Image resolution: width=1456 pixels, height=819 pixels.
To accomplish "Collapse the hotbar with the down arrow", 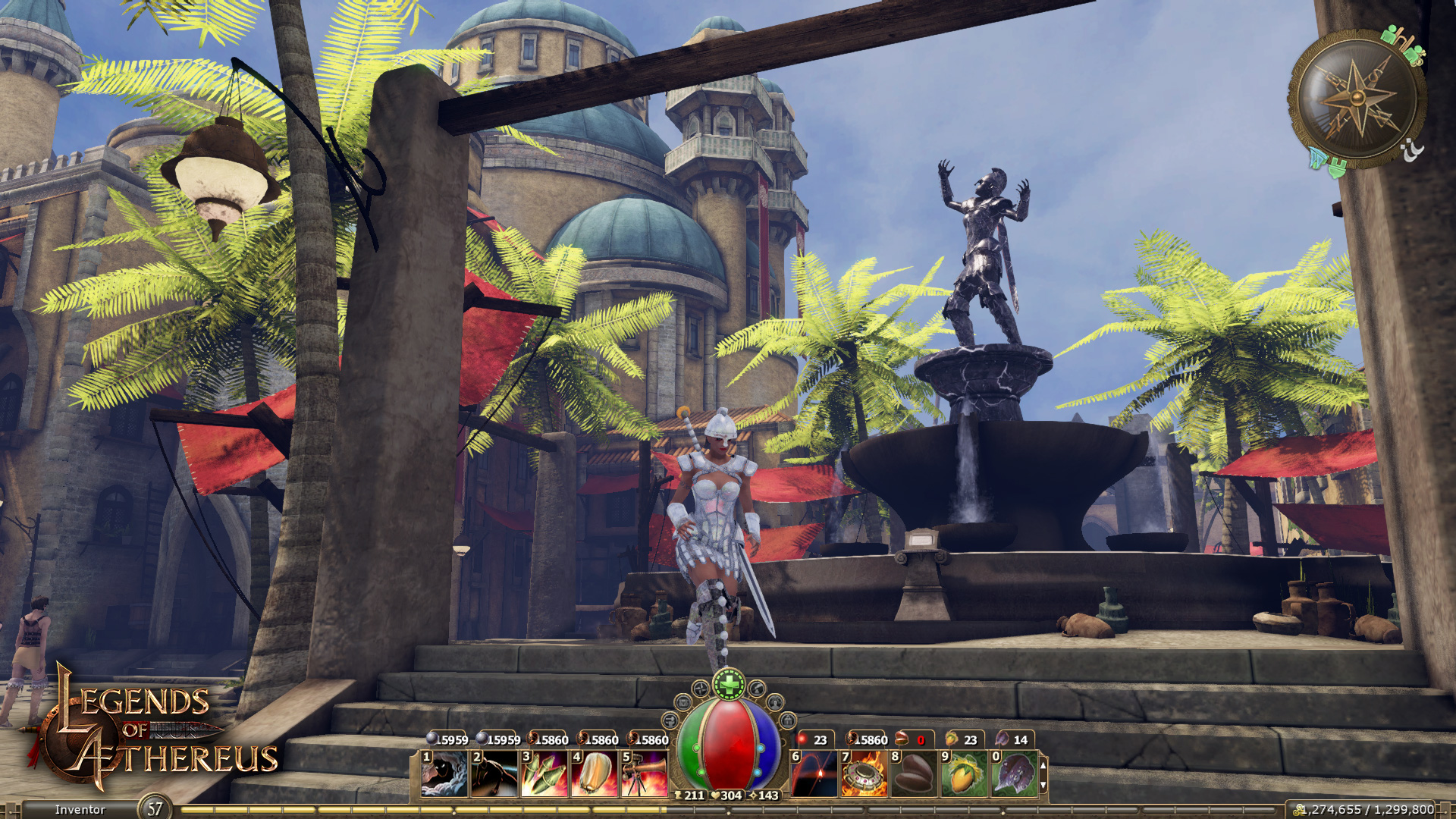I will (x=1043, y=786).
